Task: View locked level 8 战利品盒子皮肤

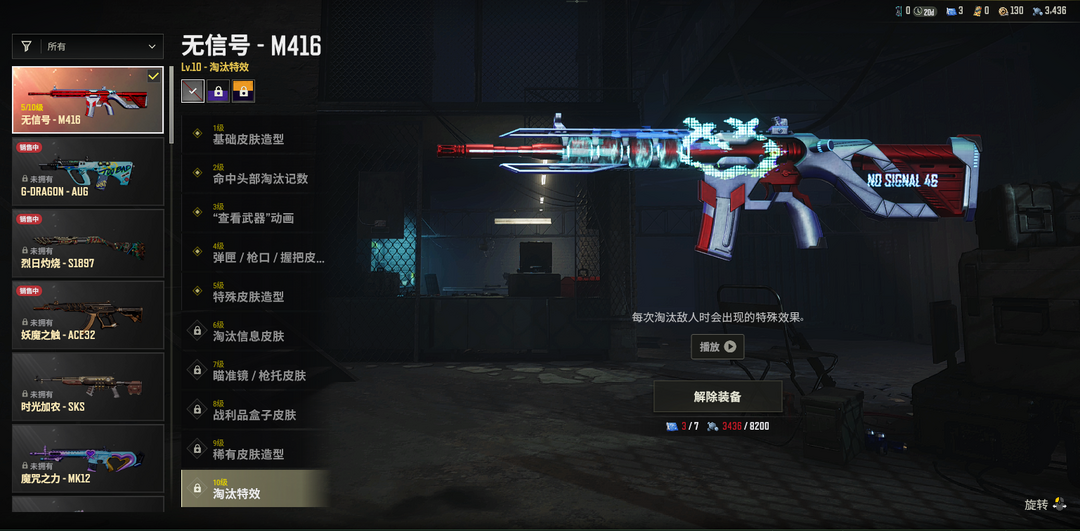Action: [x=255, y=410]
